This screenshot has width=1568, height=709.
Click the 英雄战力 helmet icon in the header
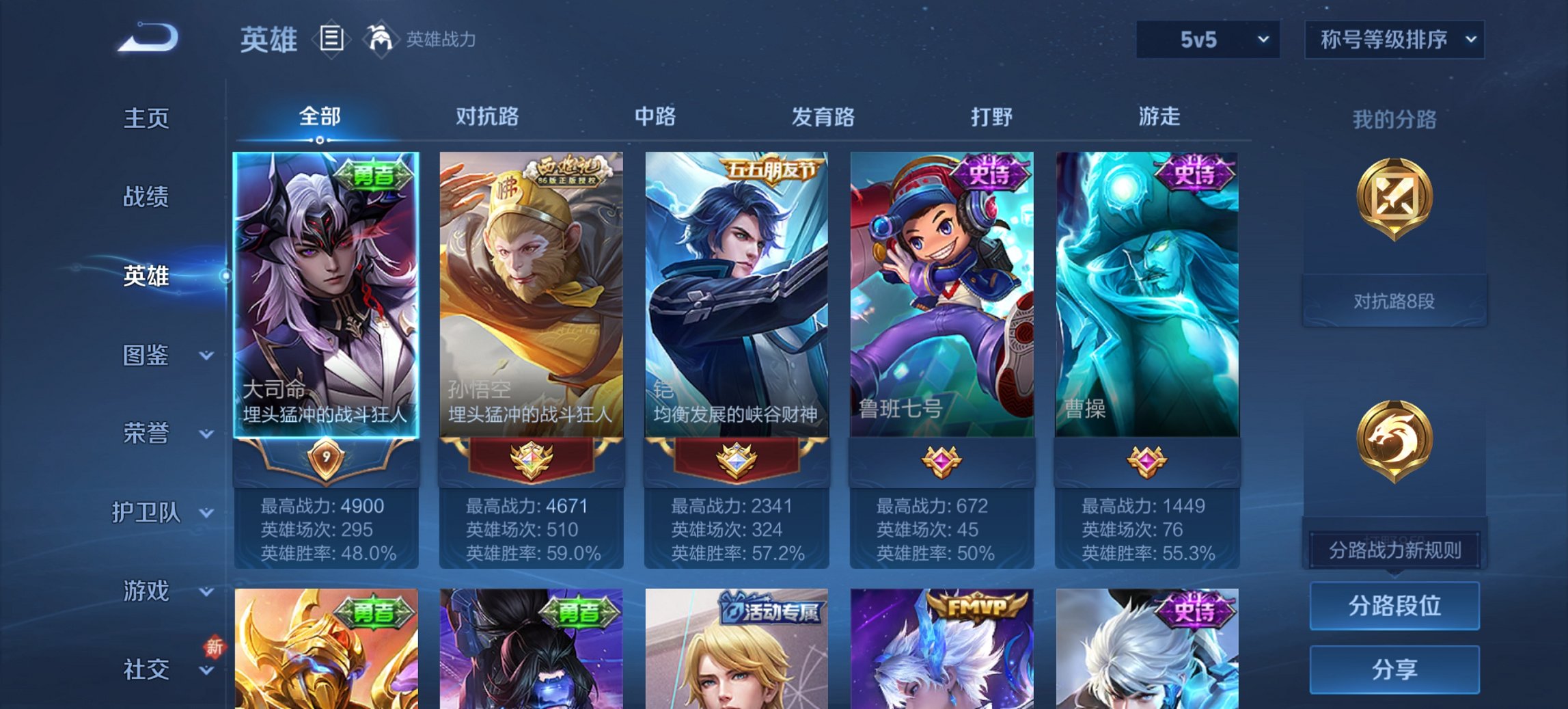[381, 39]
